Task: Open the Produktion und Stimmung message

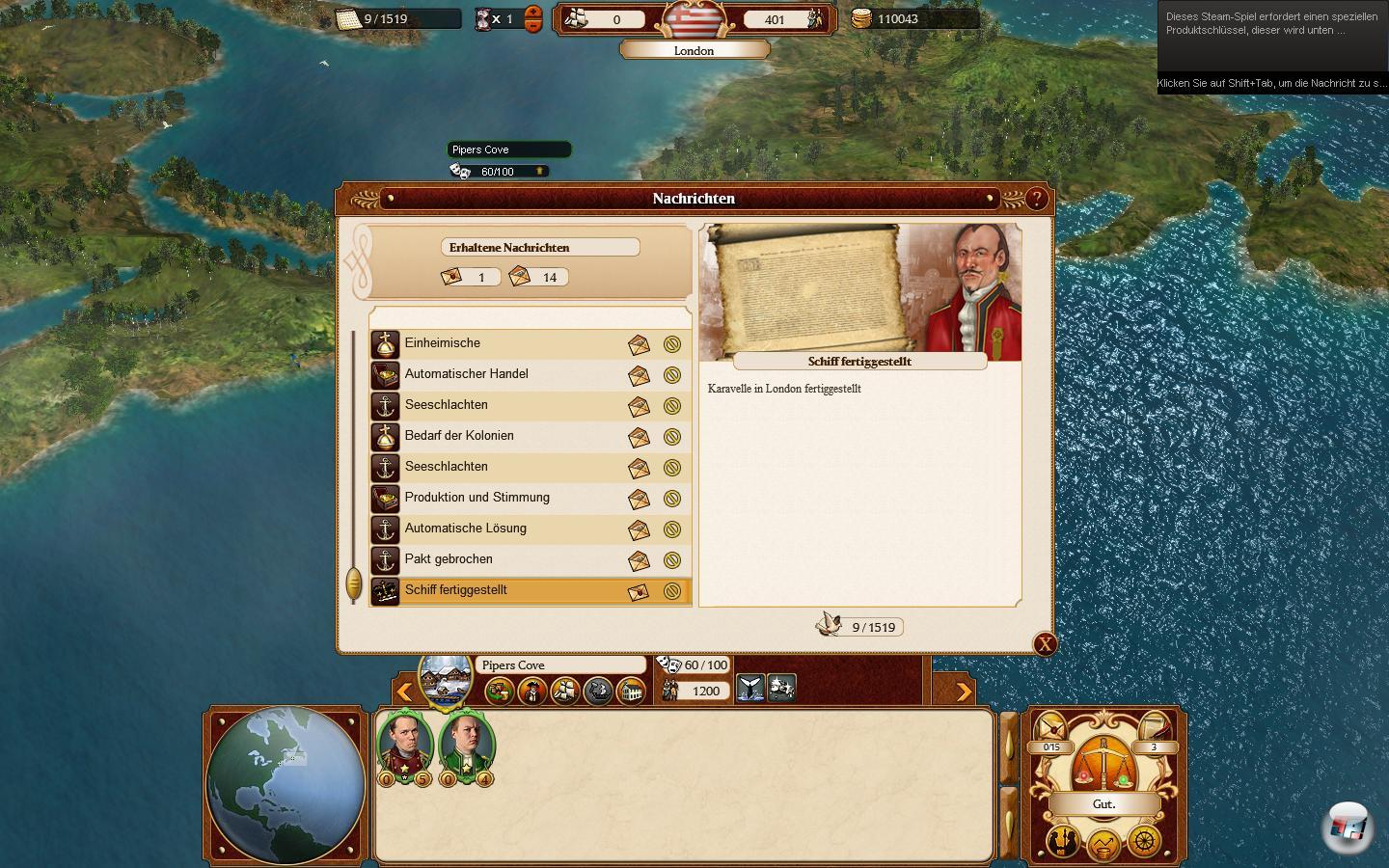Action: coord(502,498)
